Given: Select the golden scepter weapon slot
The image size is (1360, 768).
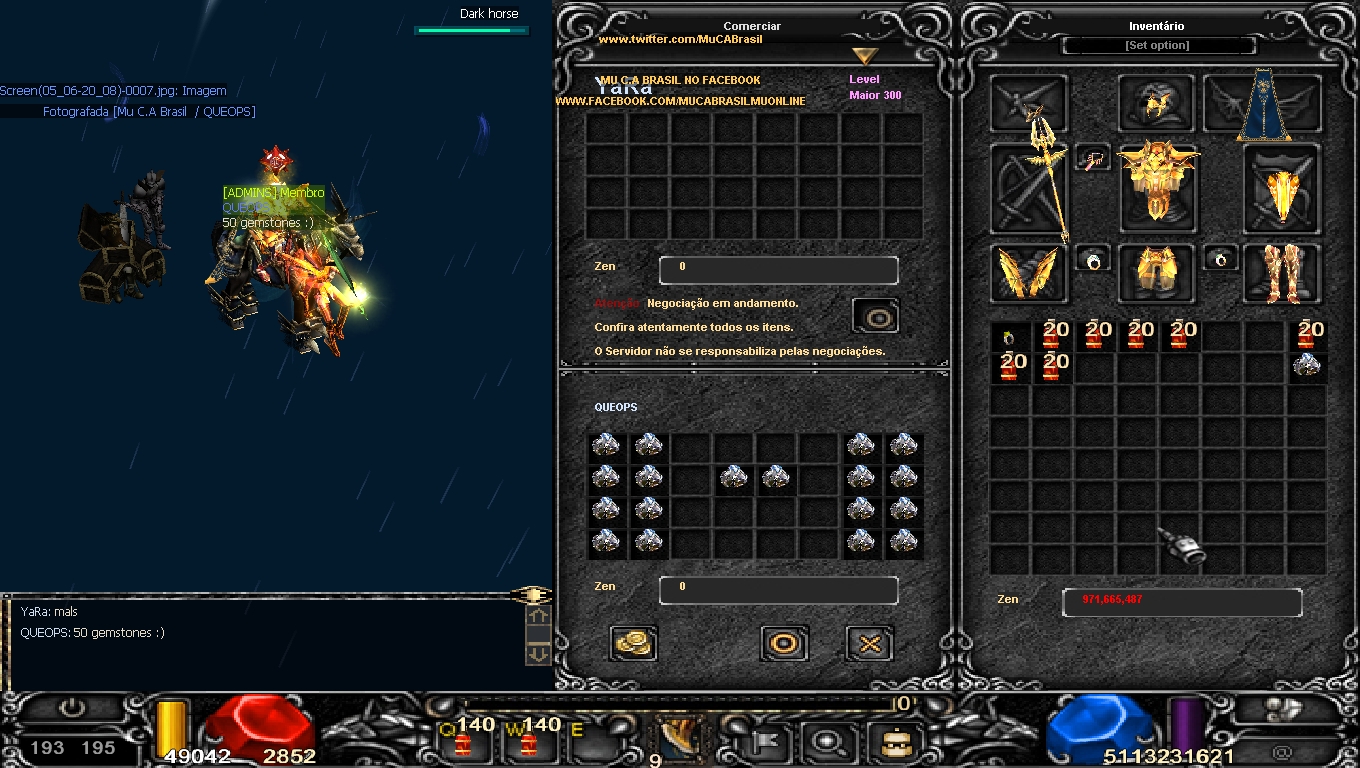Looking at the screenshot, I should [x=1029, y=189].
